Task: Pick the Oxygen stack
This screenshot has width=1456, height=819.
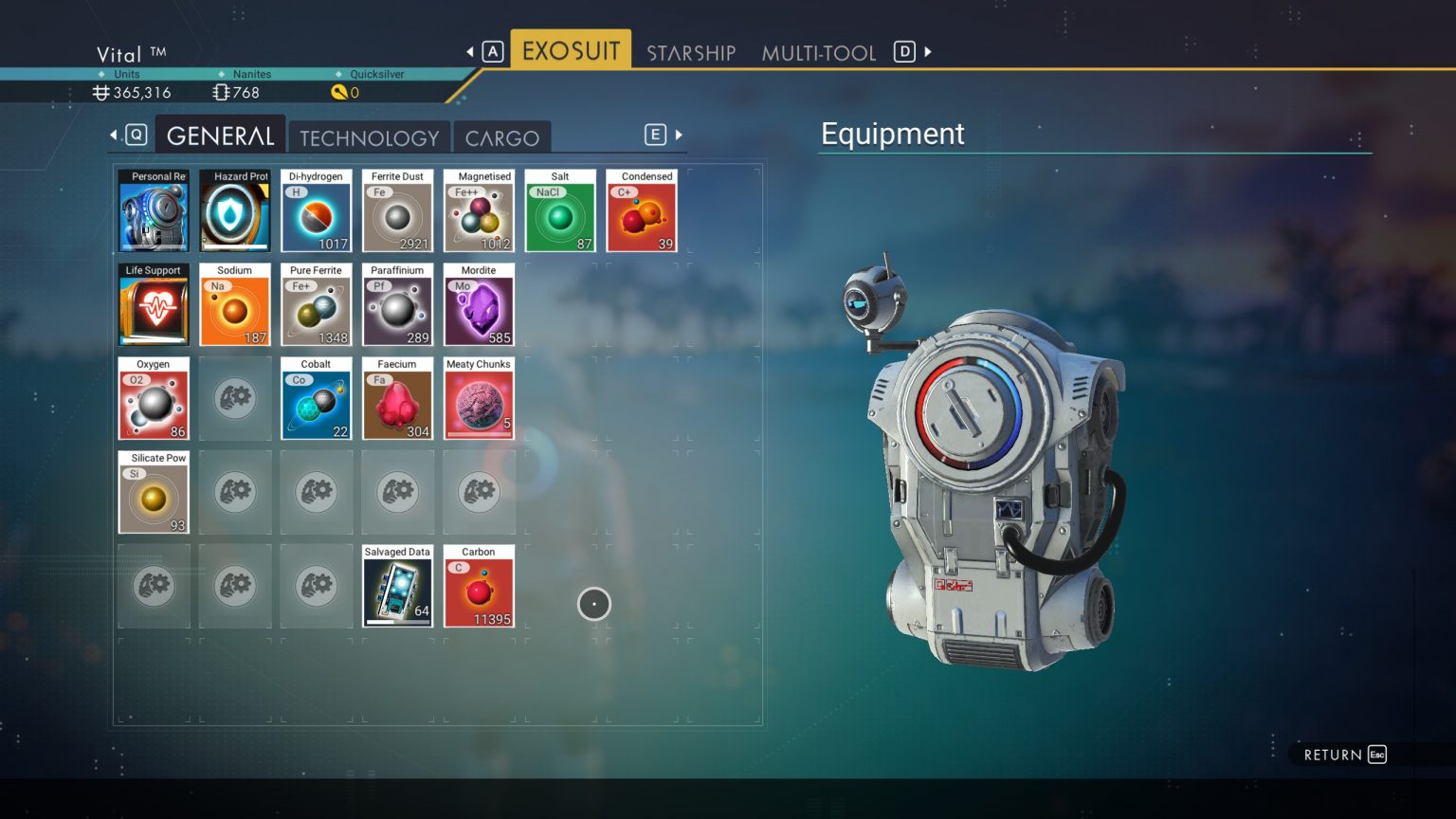Action: point(154,399)
